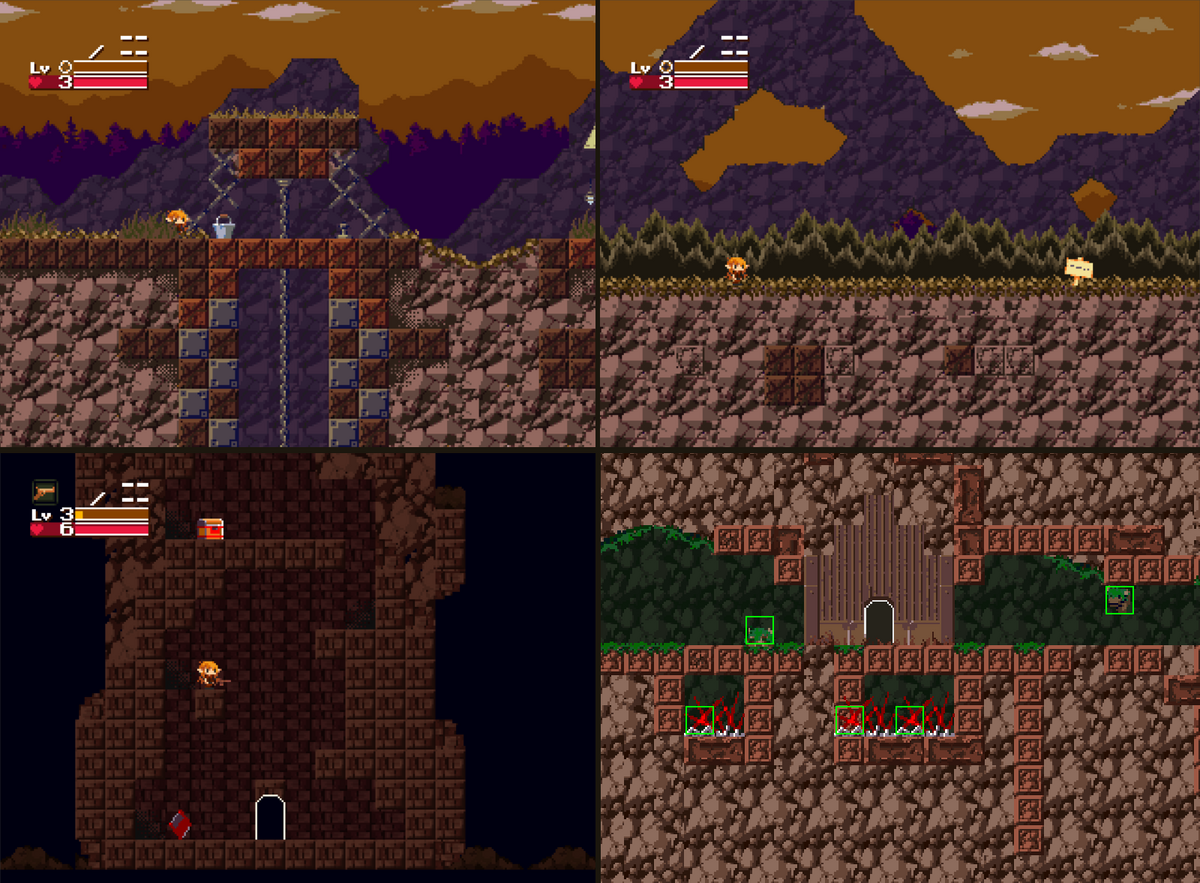Viewport: 1200px width, 883px height.
Task: Select the pistol weapon icon
Action: click(x=45, y=491)
